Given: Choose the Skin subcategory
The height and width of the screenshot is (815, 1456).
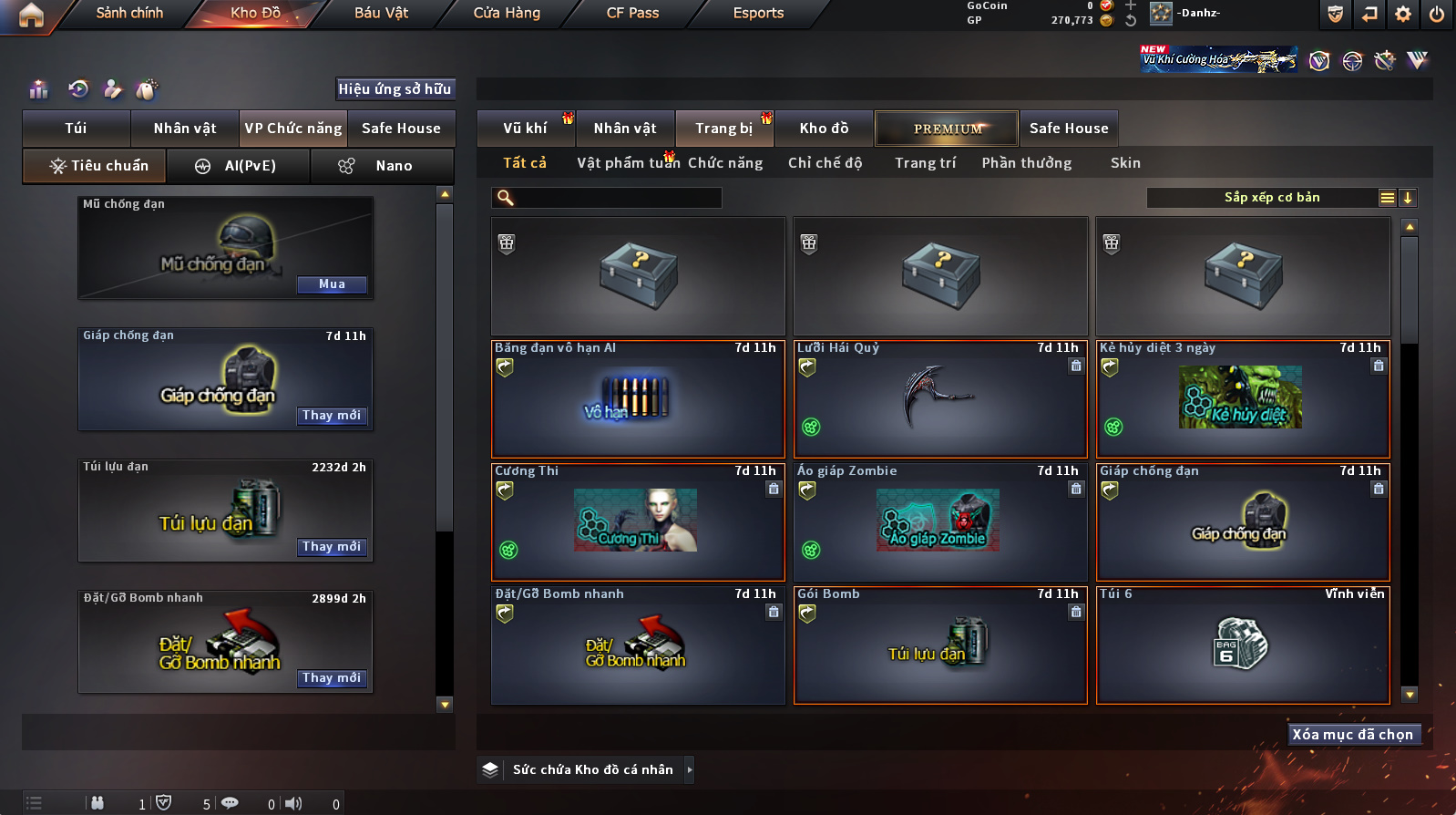Looking at the screenshot, I should [1125, 163].
